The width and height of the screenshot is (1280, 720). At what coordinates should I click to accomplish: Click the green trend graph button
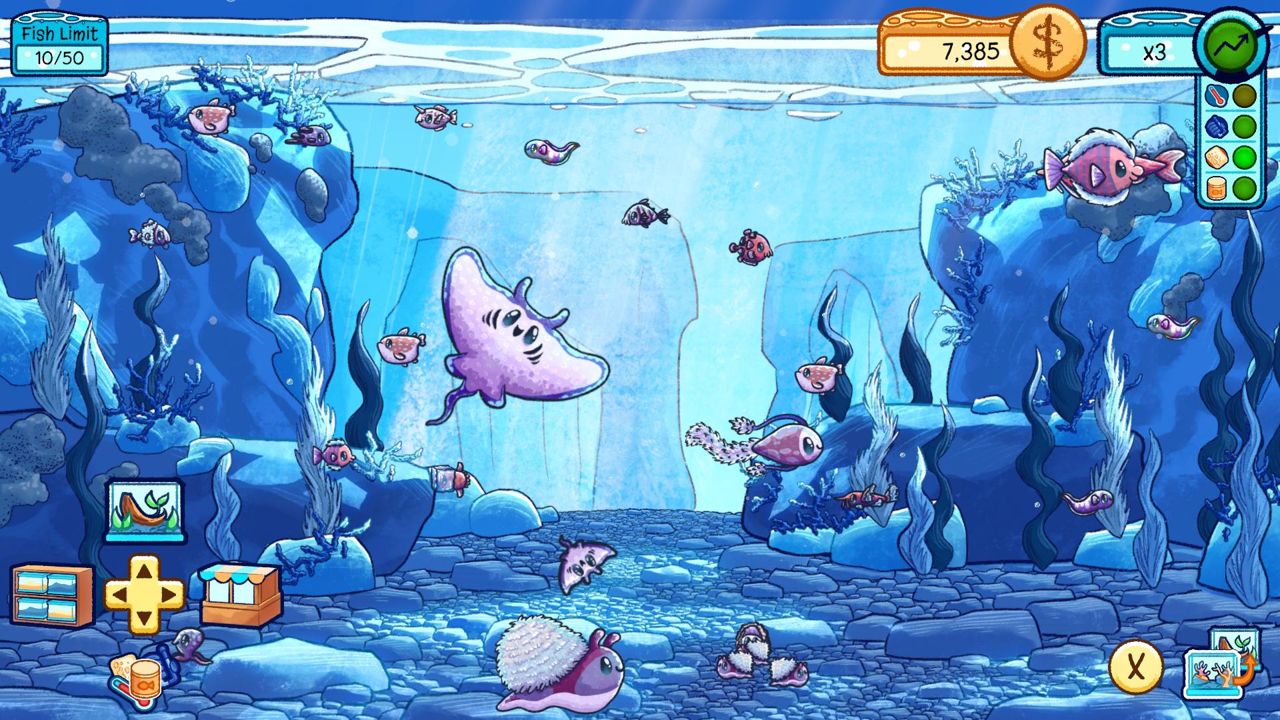[x=1232, y=42]
